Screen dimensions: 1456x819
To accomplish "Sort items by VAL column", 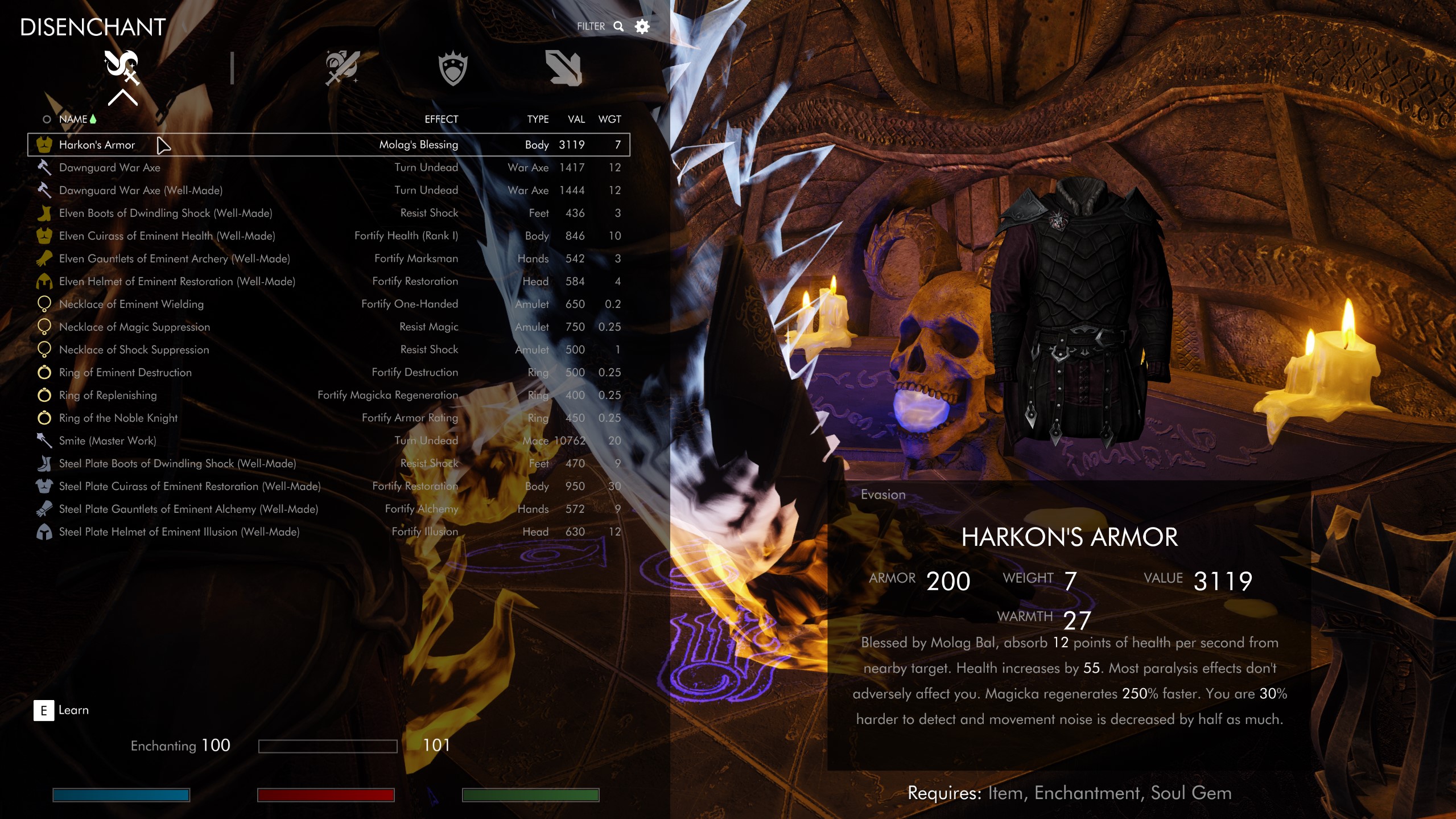I will pos(576,120).
